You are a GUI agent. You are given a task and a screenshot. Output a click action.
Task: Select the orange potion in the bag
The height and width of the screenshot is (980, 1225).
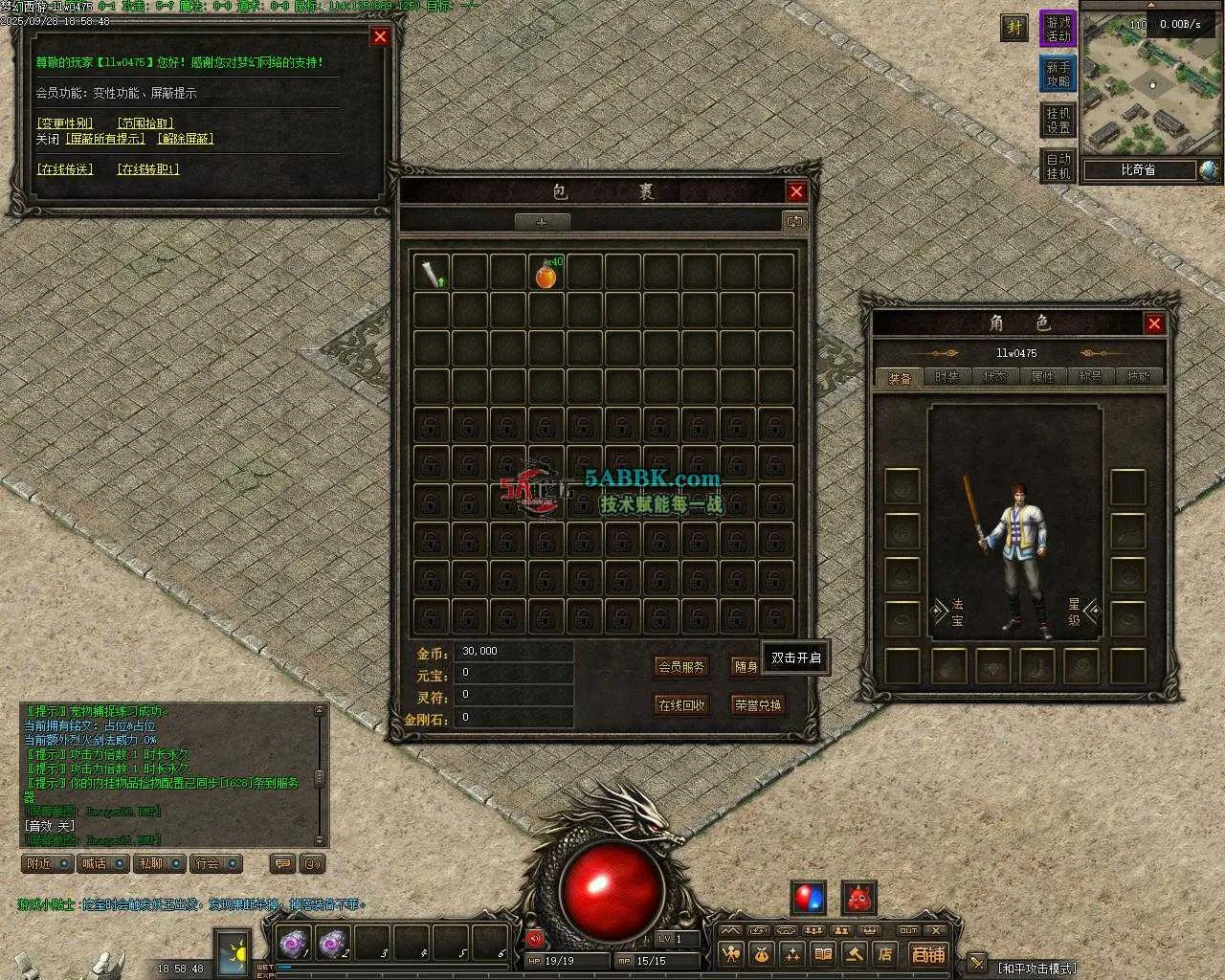546,275
